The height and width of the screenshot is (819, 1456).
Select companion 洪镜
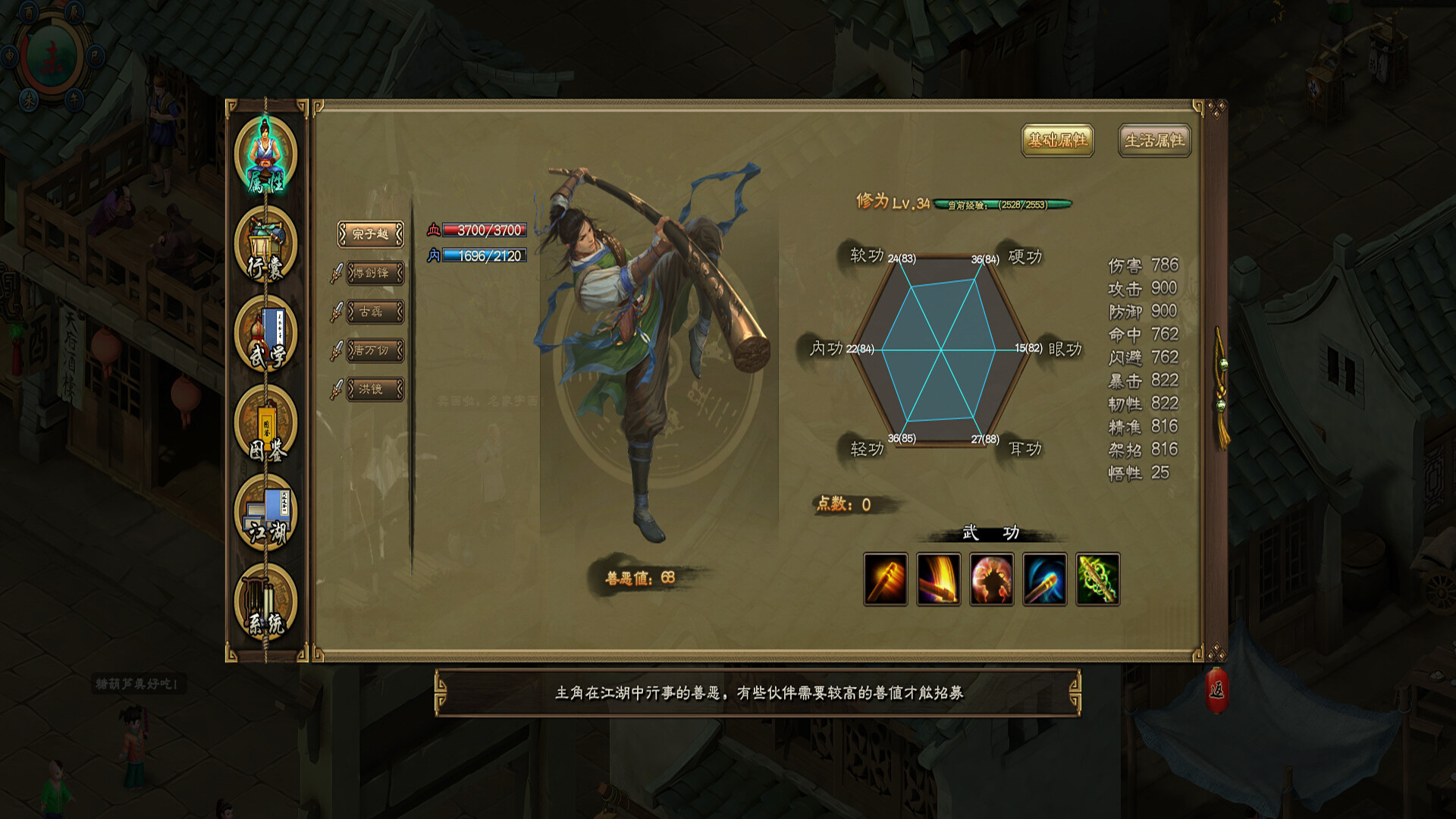[x=375, y=389]
